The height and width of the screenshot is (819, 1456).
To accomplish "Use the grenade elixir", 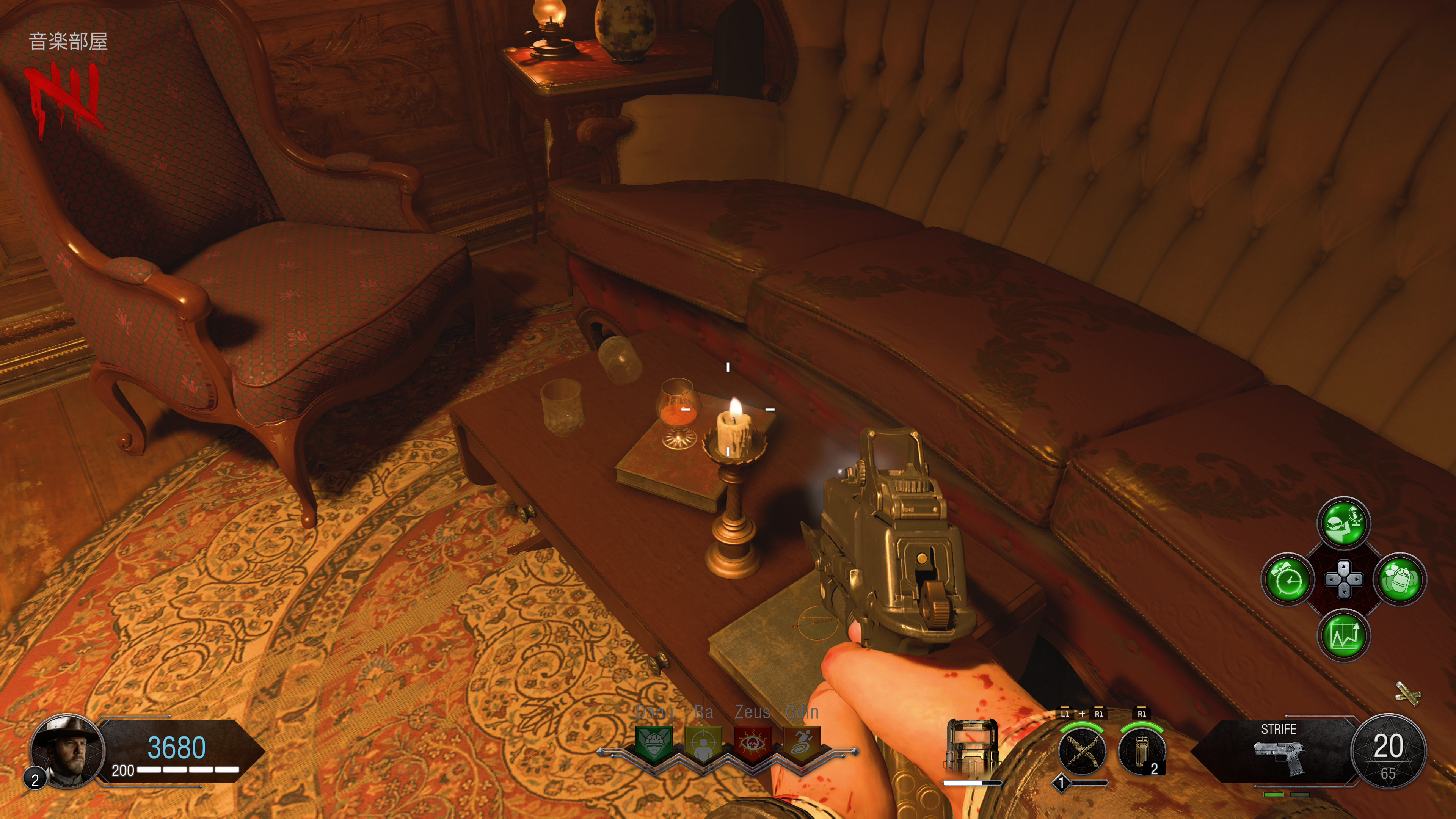I will click(1400, 580).
